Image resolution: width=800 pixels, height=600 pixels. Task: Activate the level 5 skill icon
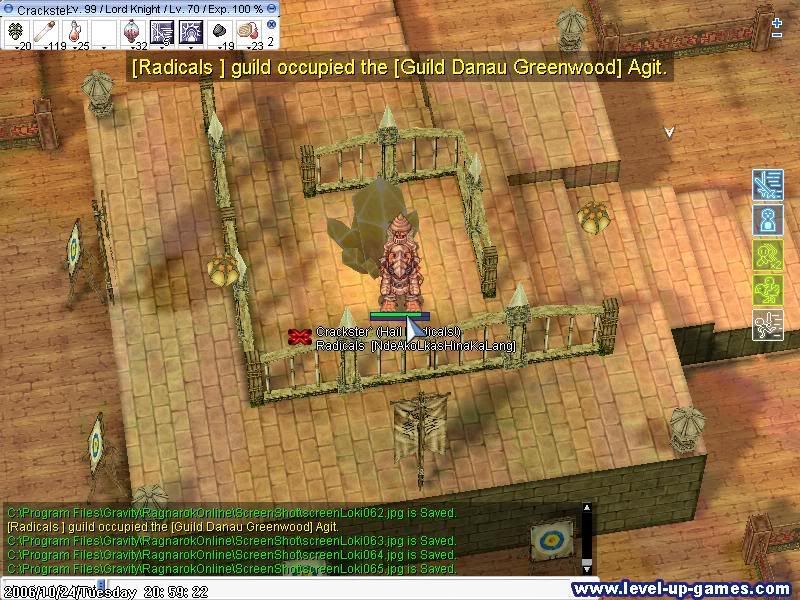[x=162, y=32]
